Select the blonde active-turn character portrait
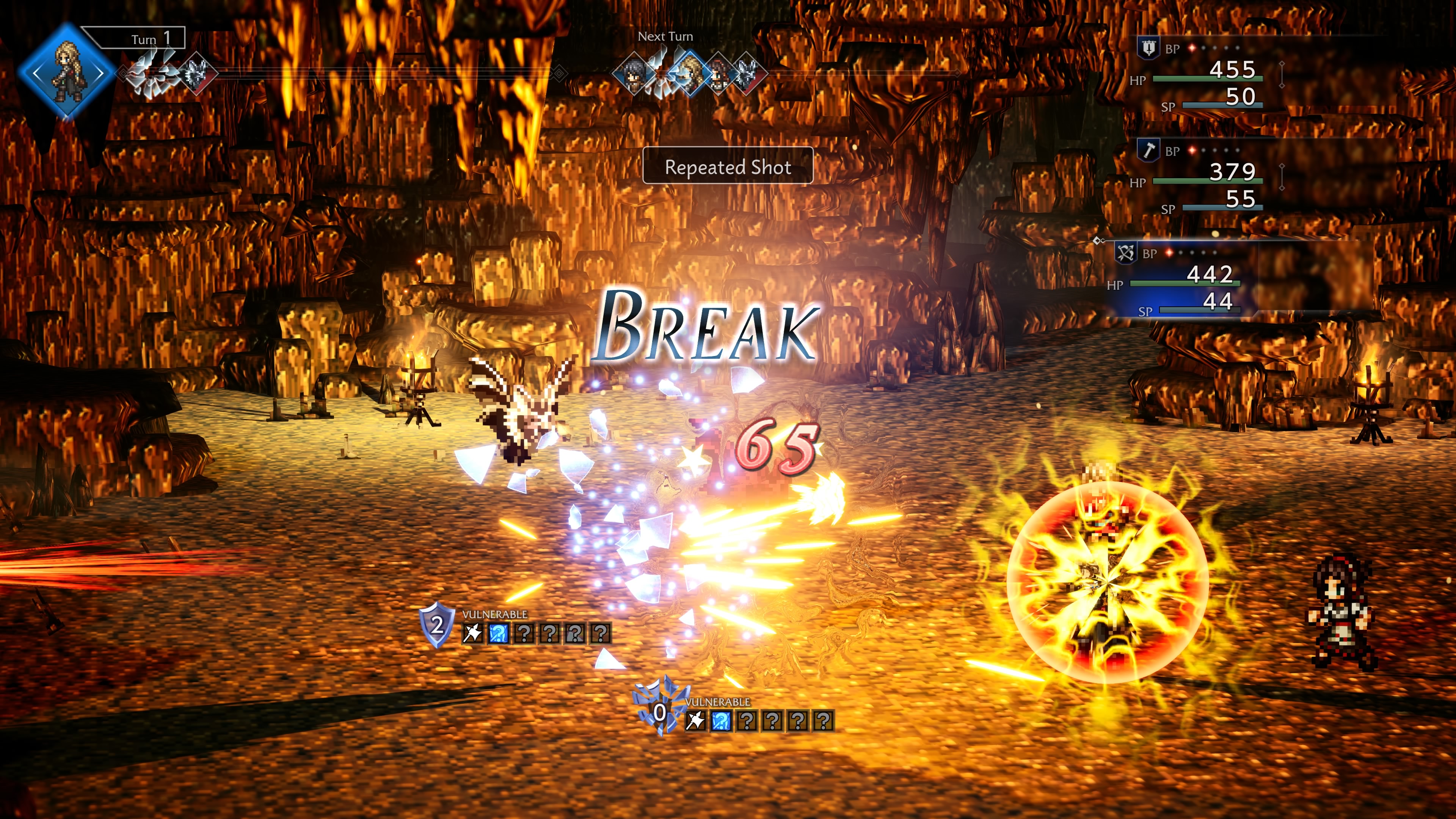The height and width of the screenshot is (819, 1456). 67,72
